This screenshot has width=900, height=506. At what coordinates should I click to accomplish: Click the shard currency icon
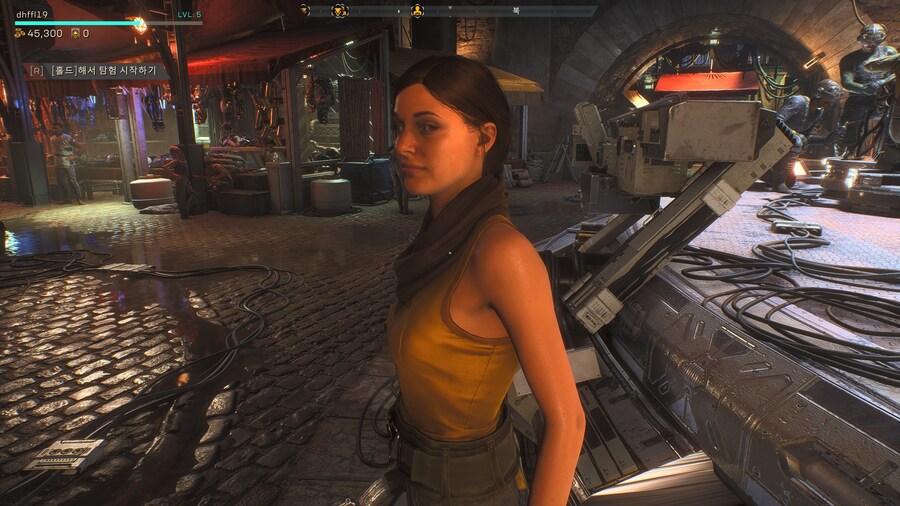(x=74, y=33)
